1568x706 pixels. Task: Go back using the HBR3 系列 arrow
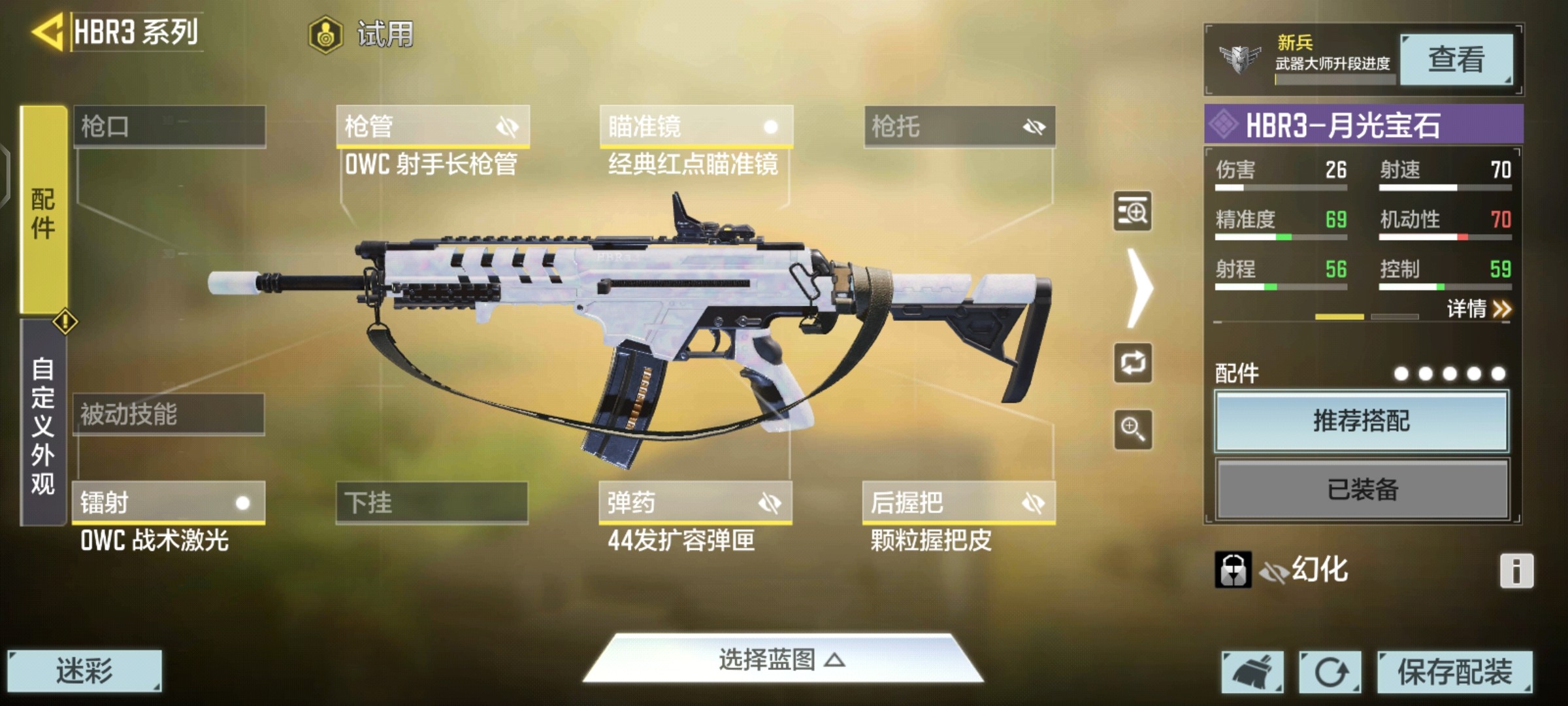[x=48, y=31]
